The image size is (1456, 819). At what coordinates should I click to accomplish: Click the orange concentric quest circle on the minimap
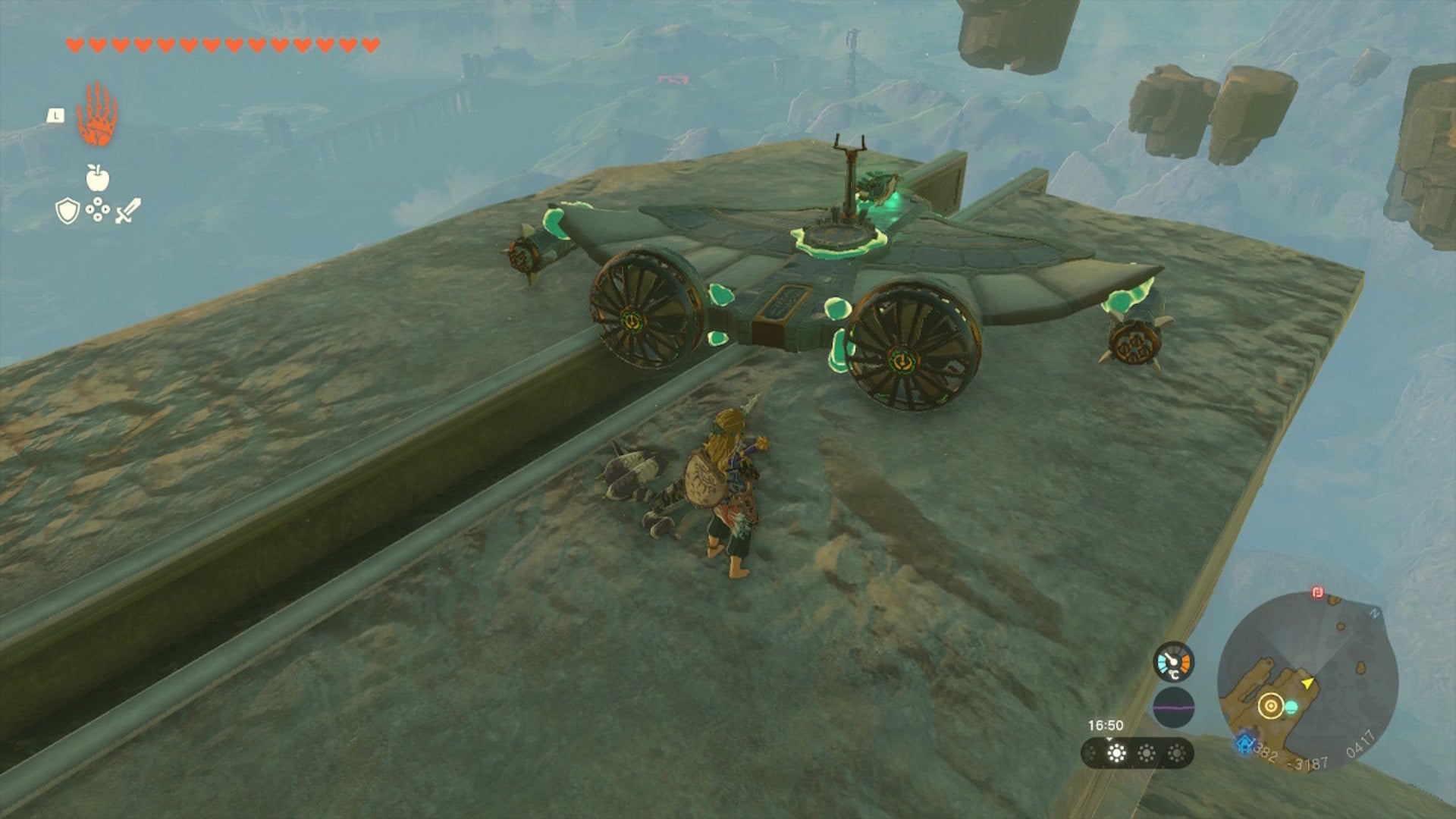point(1270,704)
